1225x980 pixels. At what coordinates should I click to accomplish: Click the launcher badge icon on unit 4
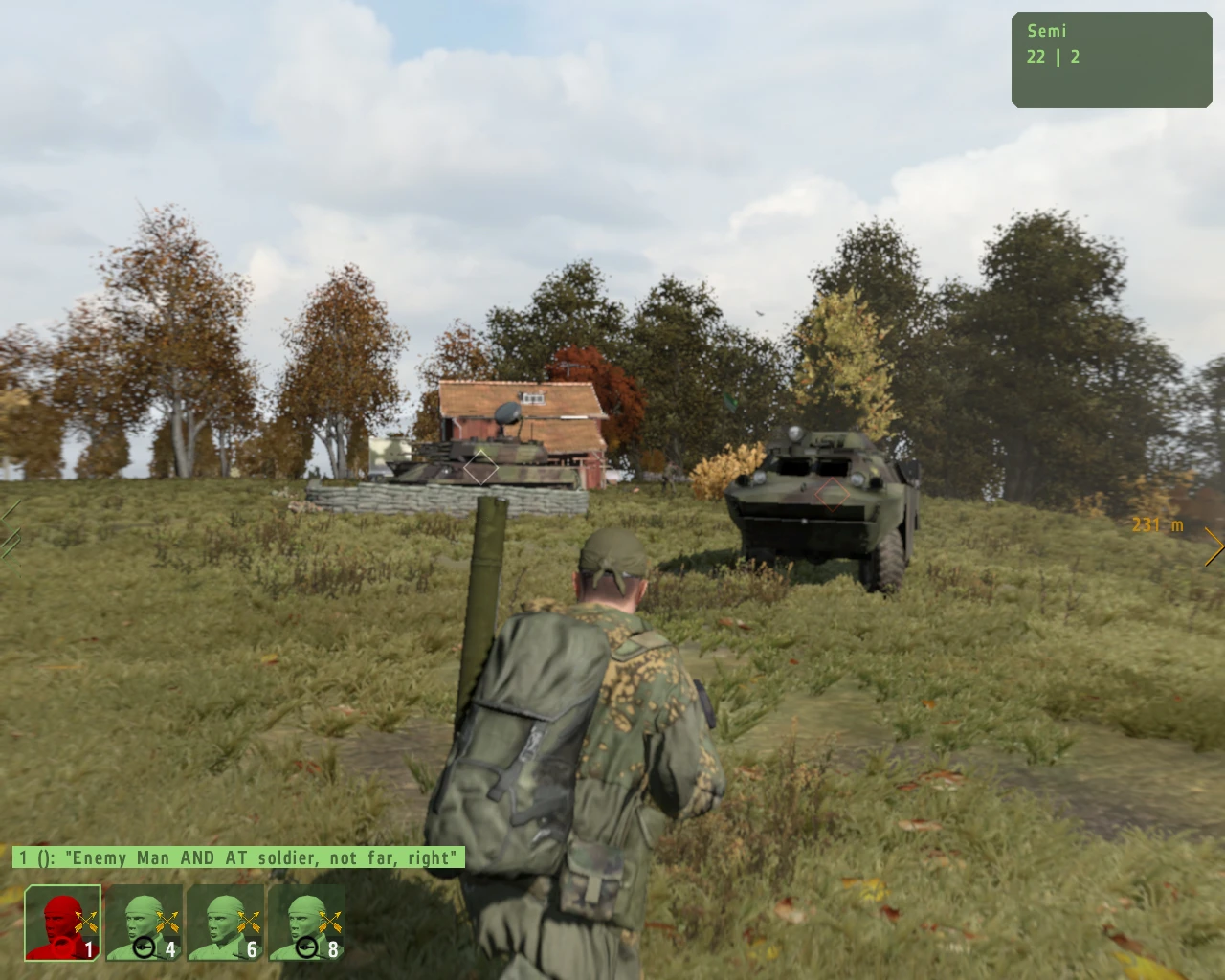(145, 947)
